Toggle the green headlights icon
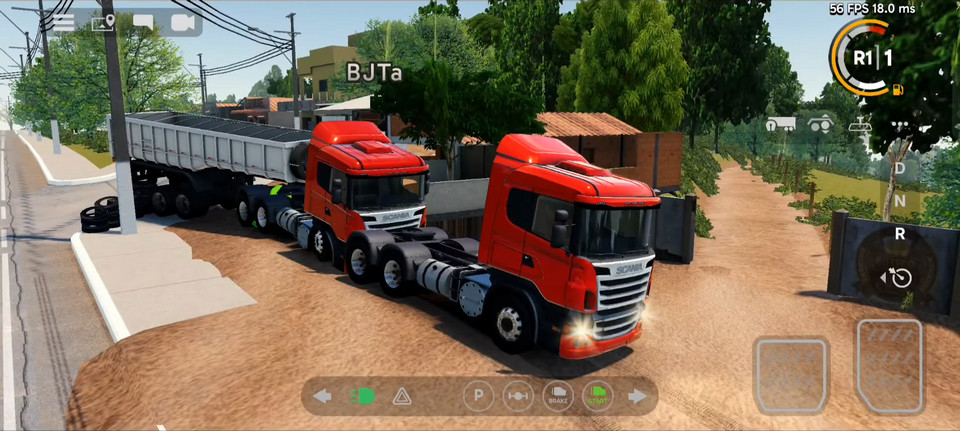This screenshot has height=431, width=960. tap(362, 396)
